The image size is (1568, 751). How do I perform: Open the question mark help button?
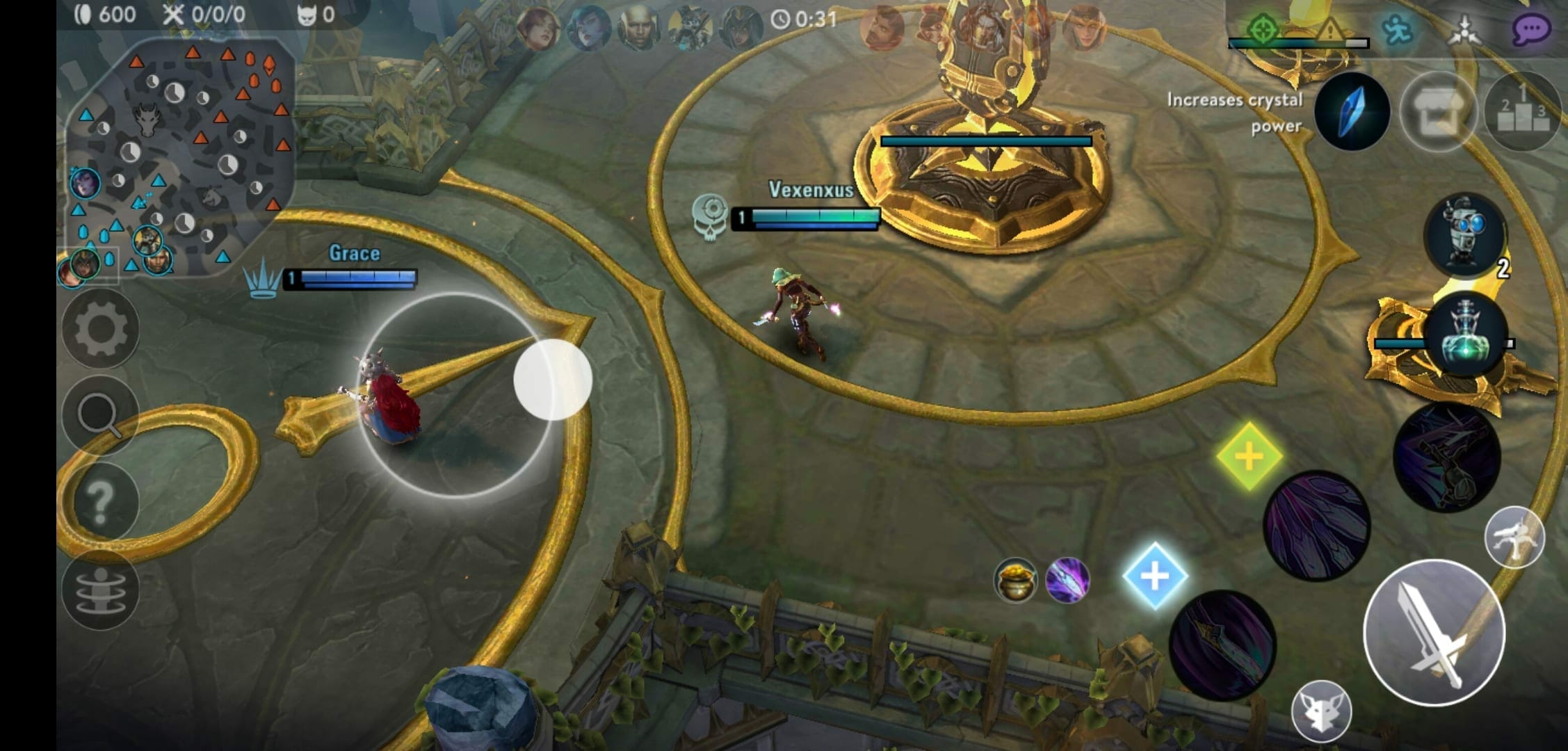[101, 501]
